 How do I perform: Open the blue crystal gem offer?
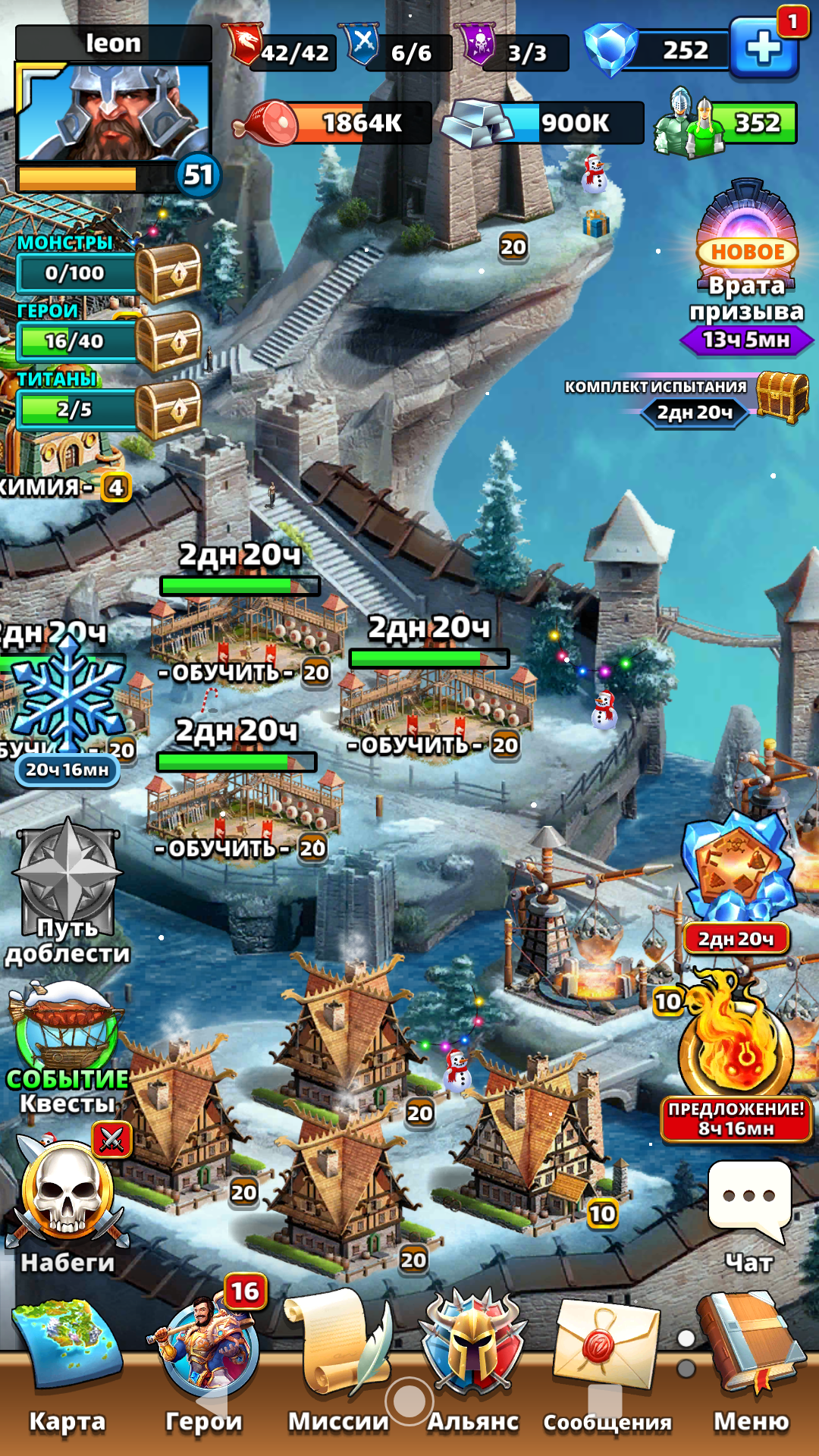point(736,868)
